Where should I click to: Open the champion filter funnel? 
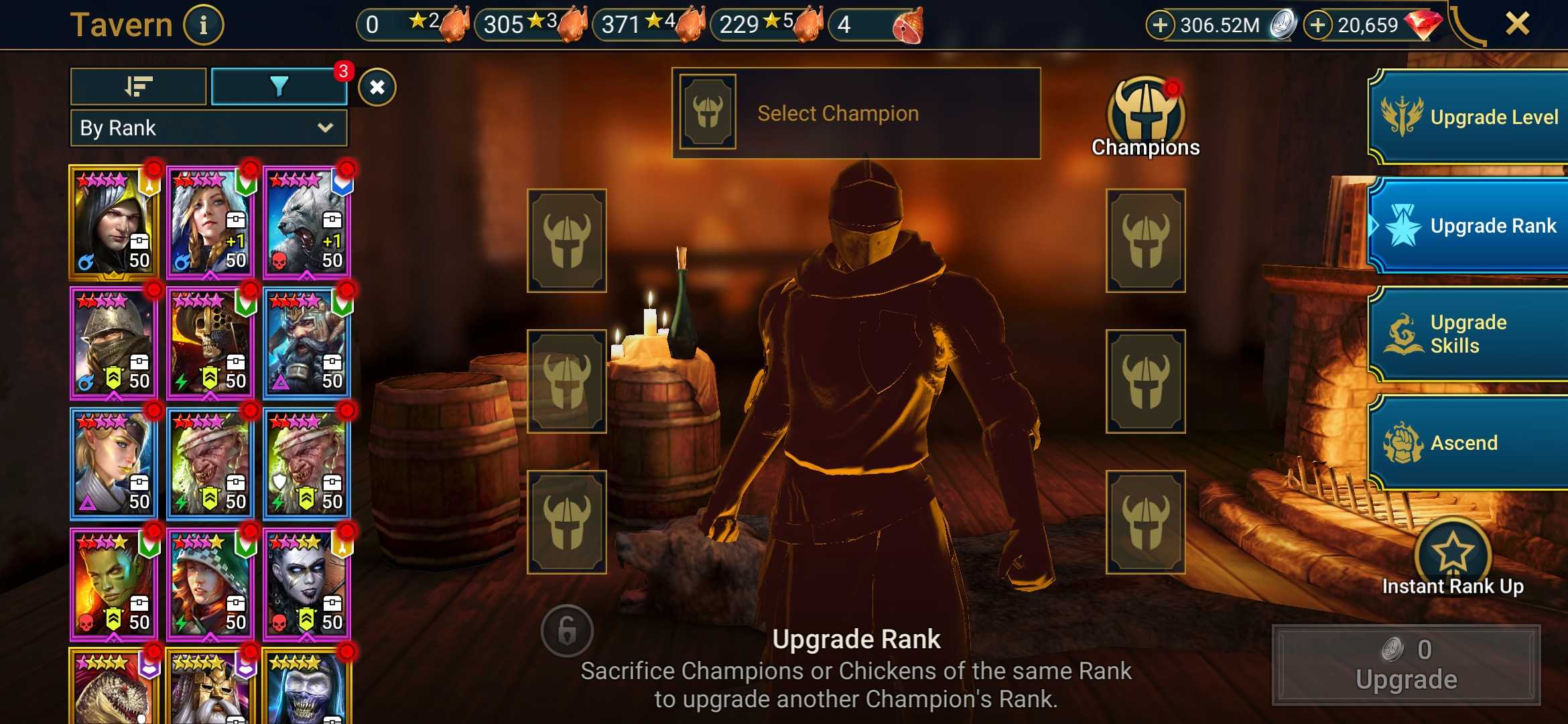(279, 86)
